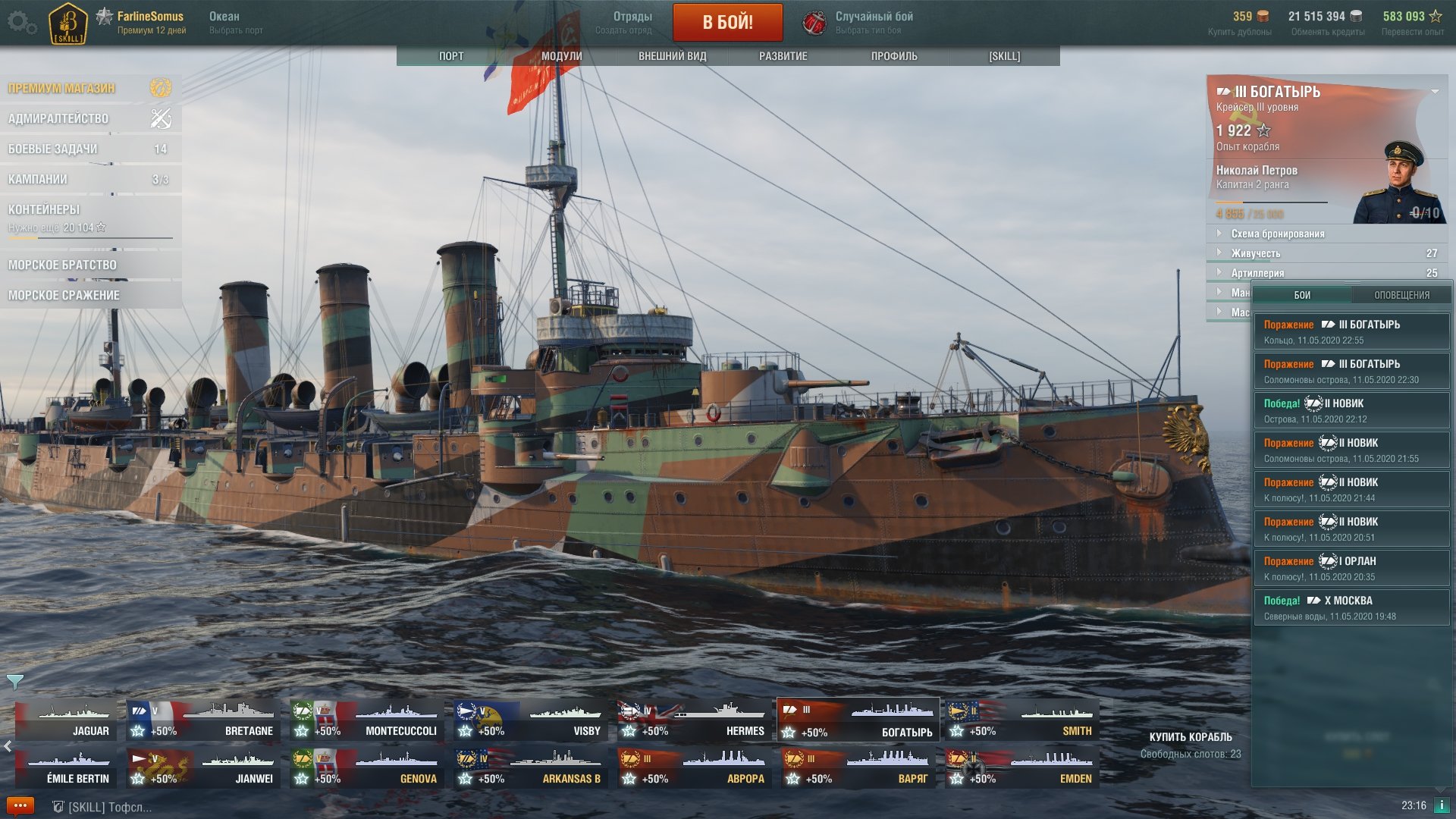The height and width of the screenshot is (819, 1456).
Task: Show the ПРОФИЛЬ tab
Action: point(893,56)
